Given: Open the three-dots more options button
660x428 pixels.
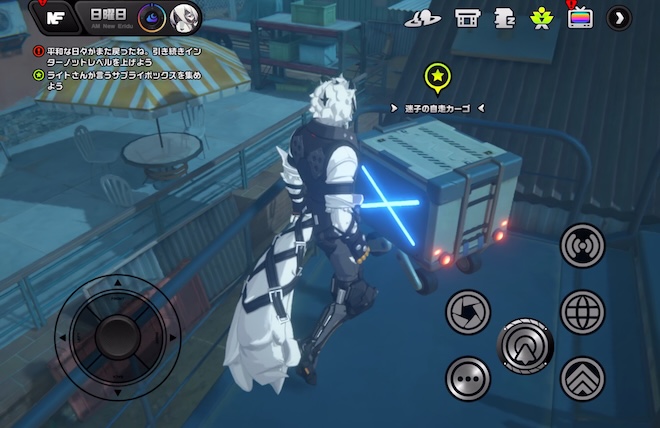Looking at the screenshot, I should click(466, 377).
